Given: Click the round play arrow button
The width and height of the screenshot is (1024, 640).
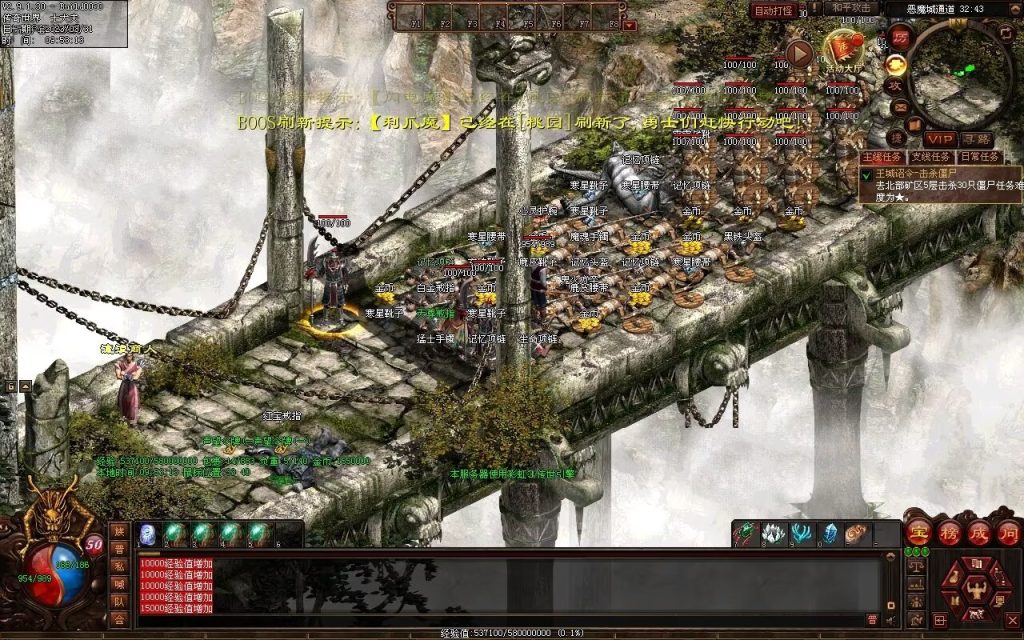Looking at the screenshot, I should point(799,53).
